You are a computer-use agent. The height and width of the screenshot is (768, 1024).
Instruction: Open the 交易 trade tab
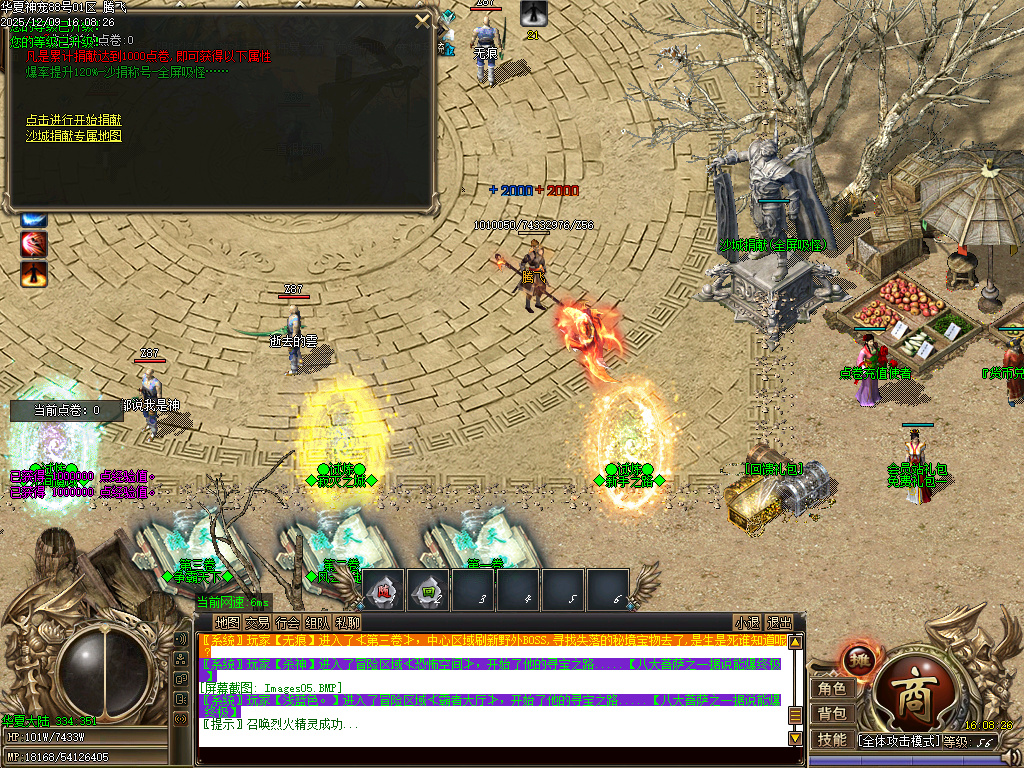coord(257,622)
